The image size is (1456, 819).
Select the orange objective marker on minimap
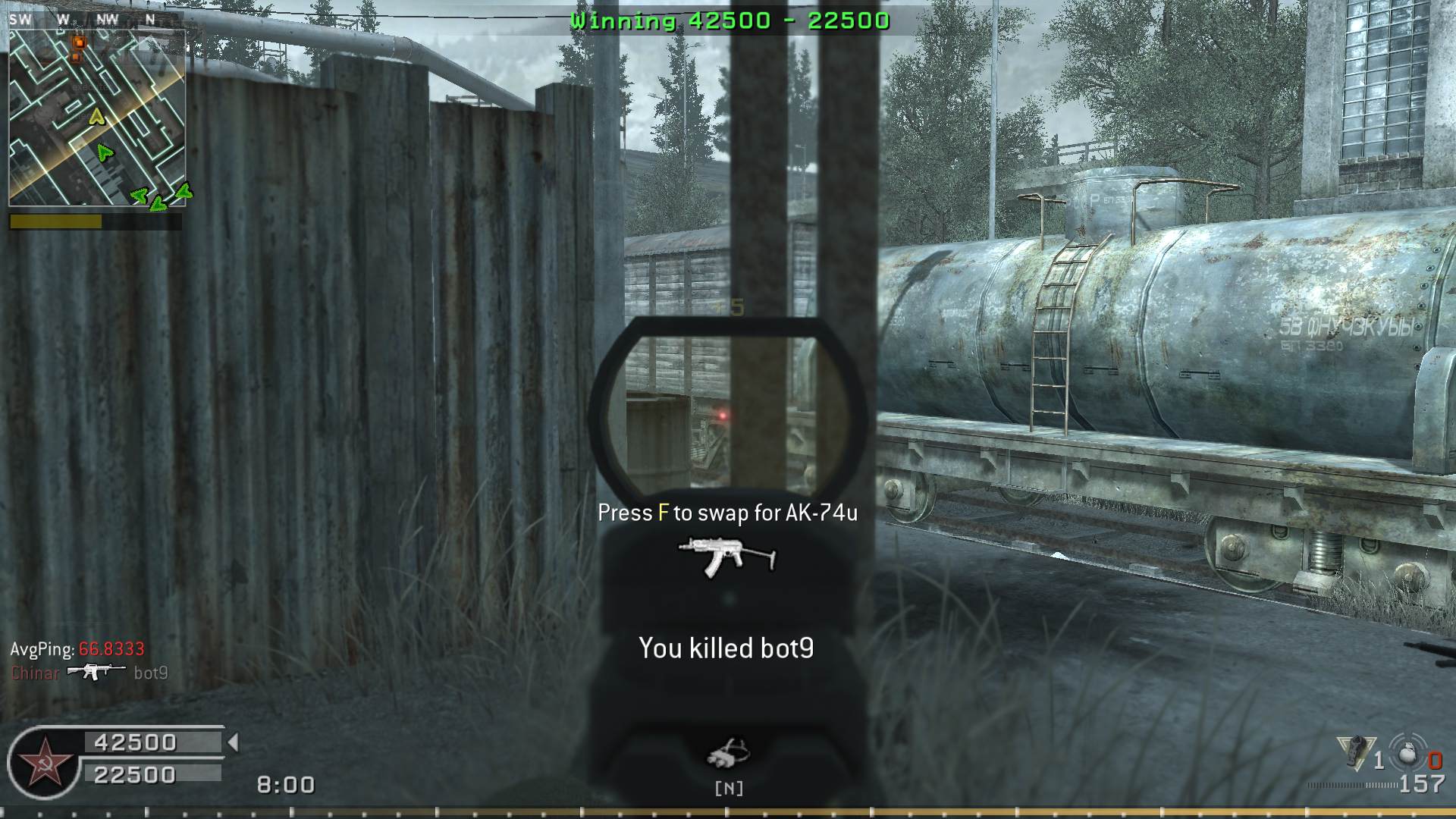coord(78,43)
